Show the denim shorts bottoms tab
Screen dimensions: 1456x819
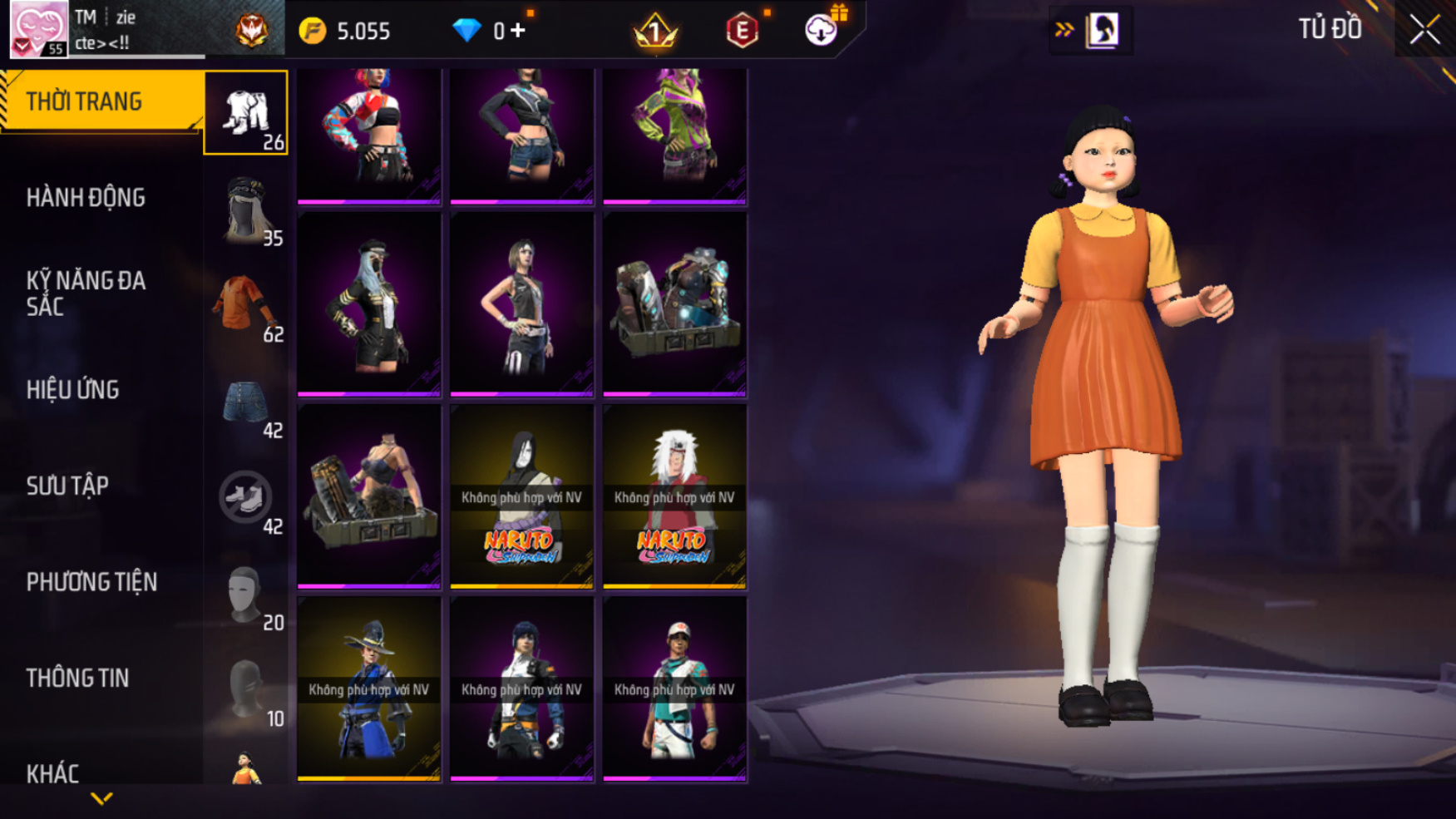pos(246,402)
